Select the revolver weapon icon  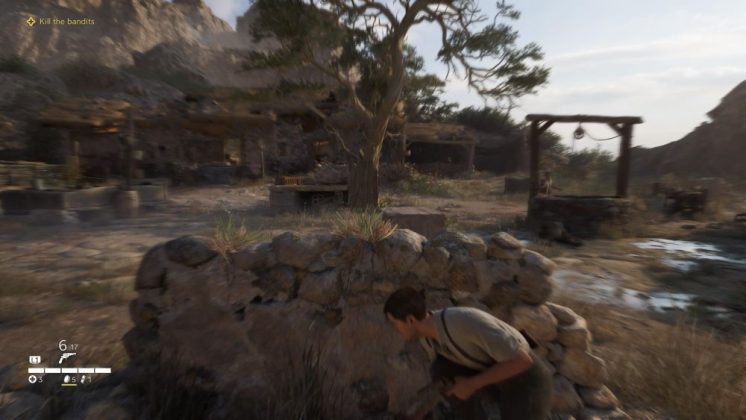[66, 358]
